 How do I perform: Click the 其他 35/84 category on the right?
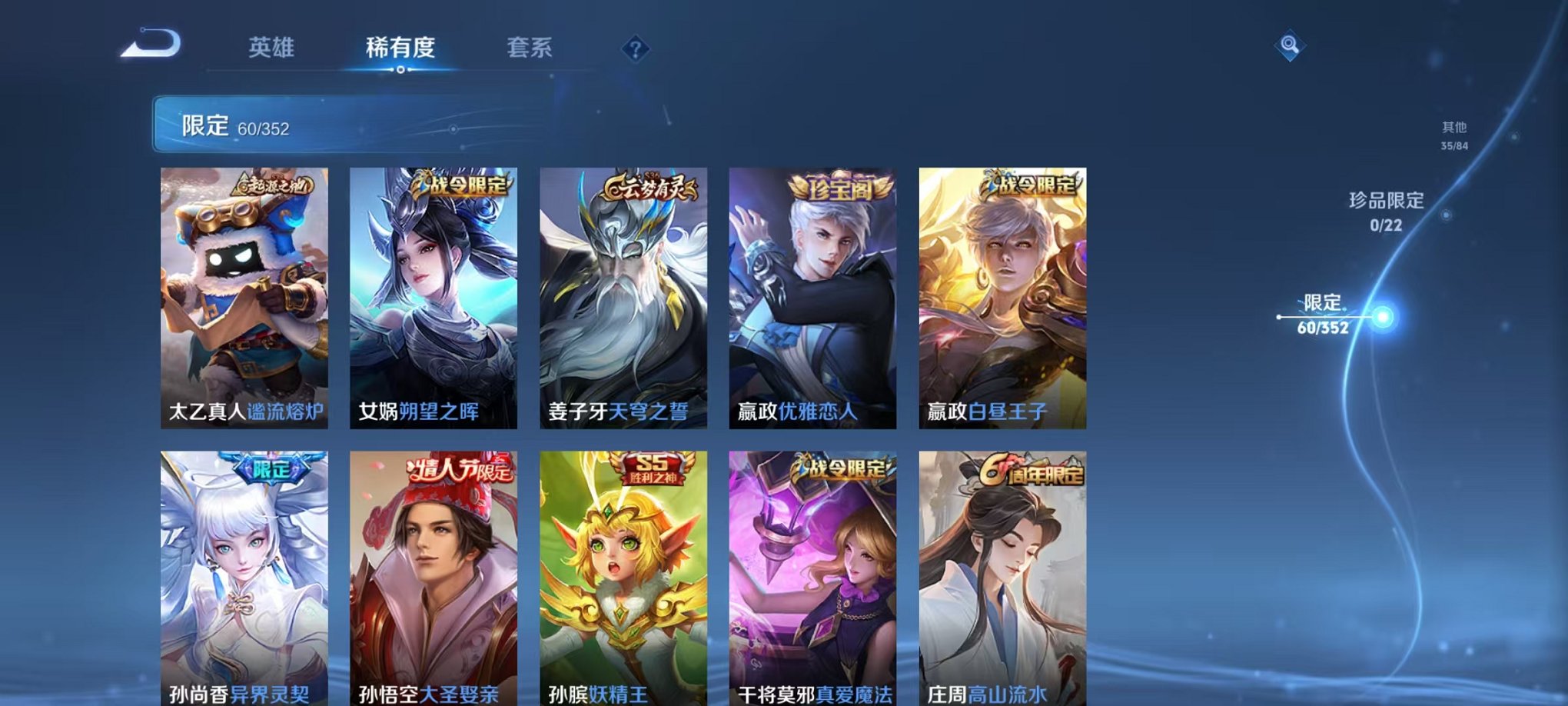click(1452, 137)
